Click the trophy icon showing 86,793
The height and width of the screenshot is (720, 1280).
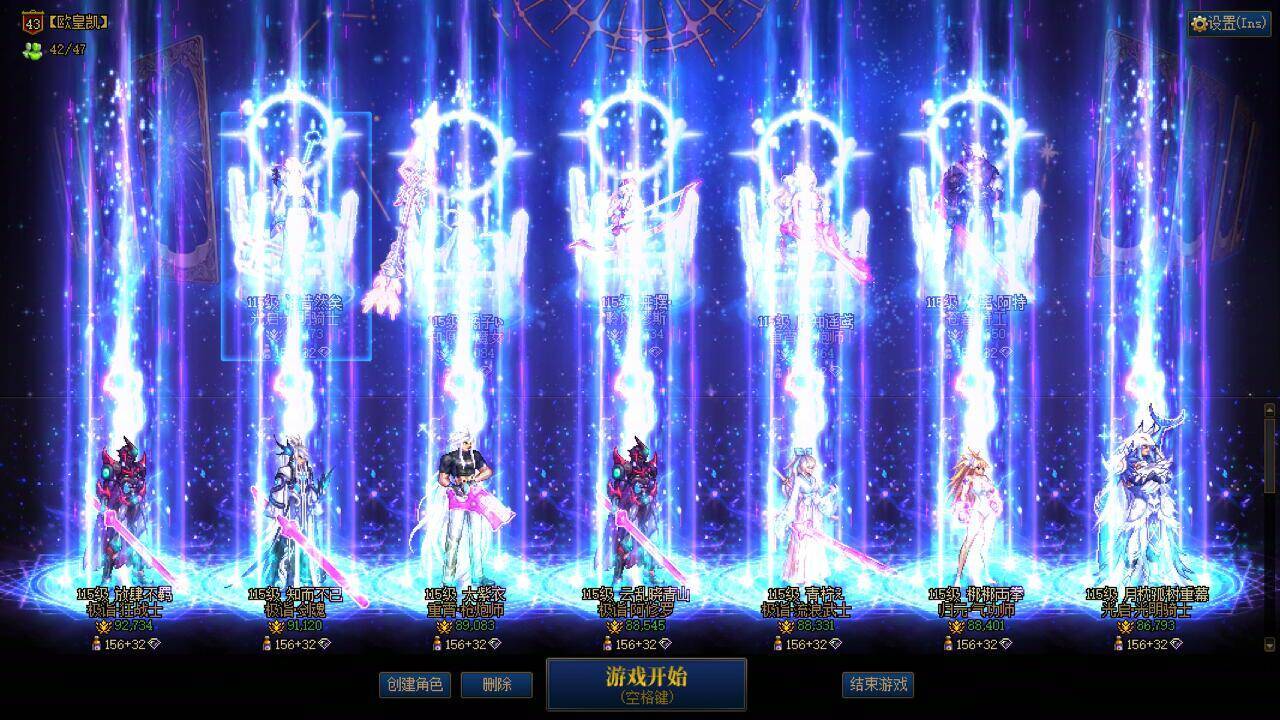[1124, 627]
